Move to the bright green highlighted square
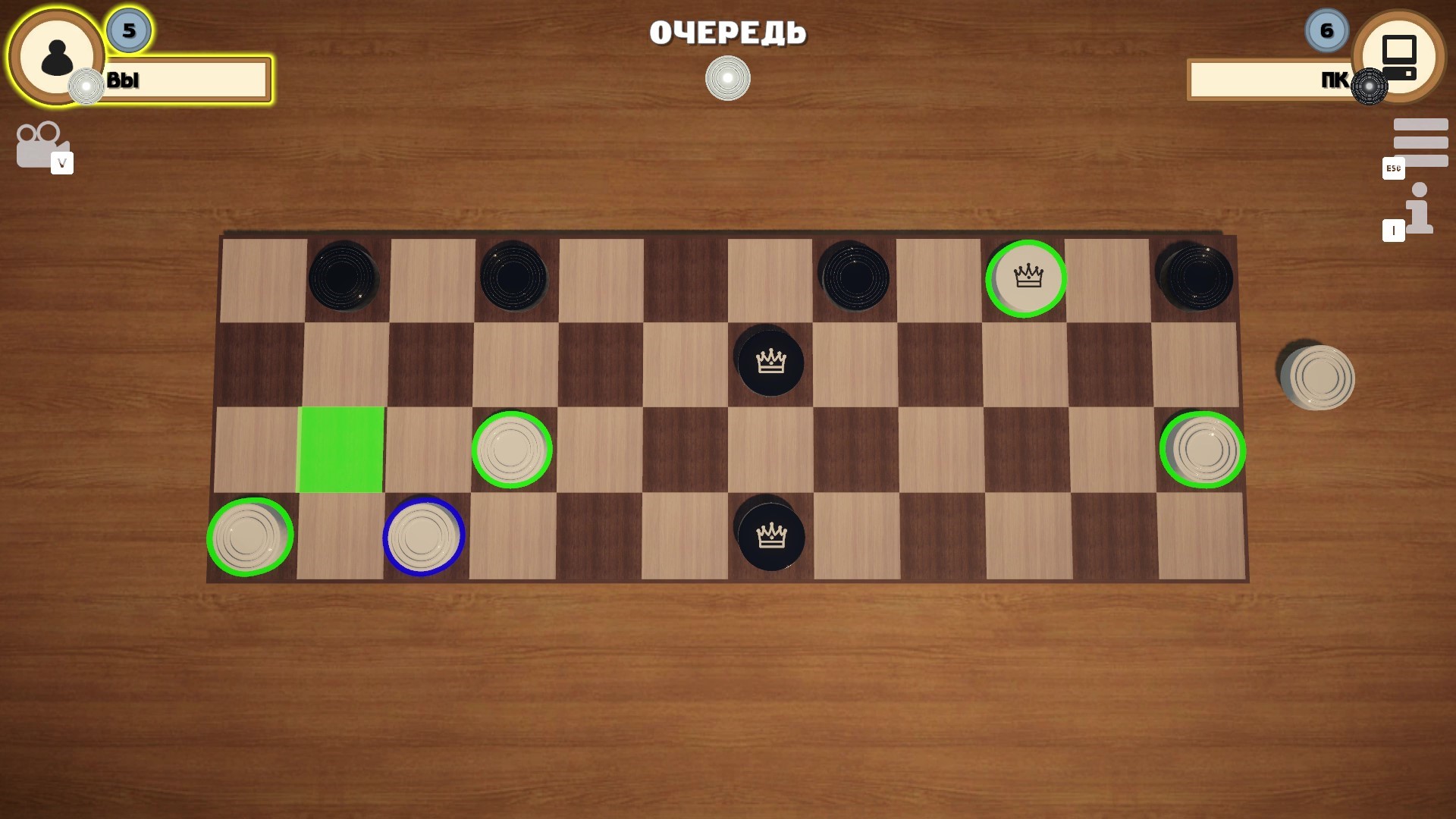The image size is (1456, 819). [x=342, y=450]
